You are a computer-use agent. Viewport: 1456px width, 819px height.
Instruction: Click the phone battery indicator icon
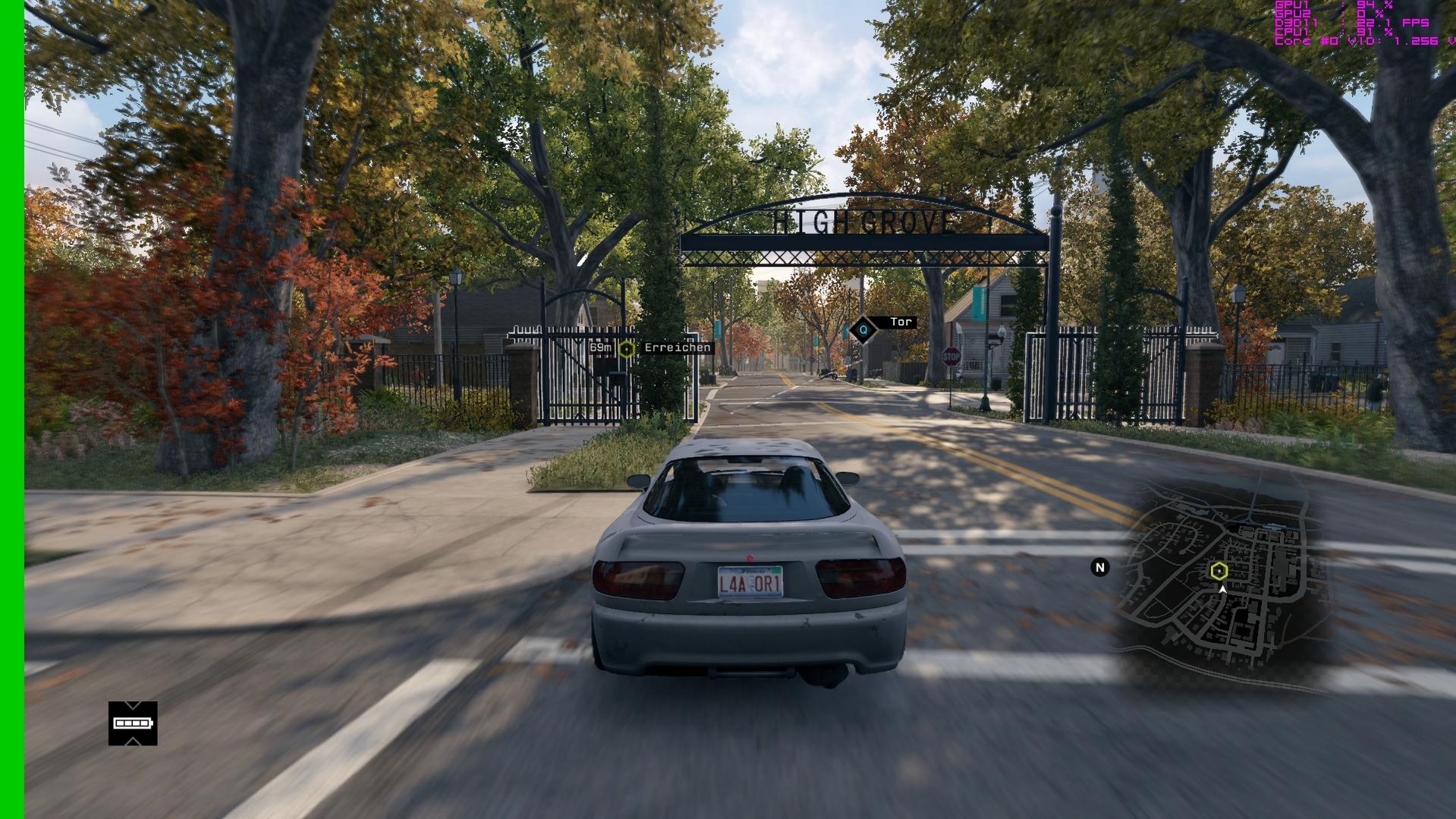133,723
